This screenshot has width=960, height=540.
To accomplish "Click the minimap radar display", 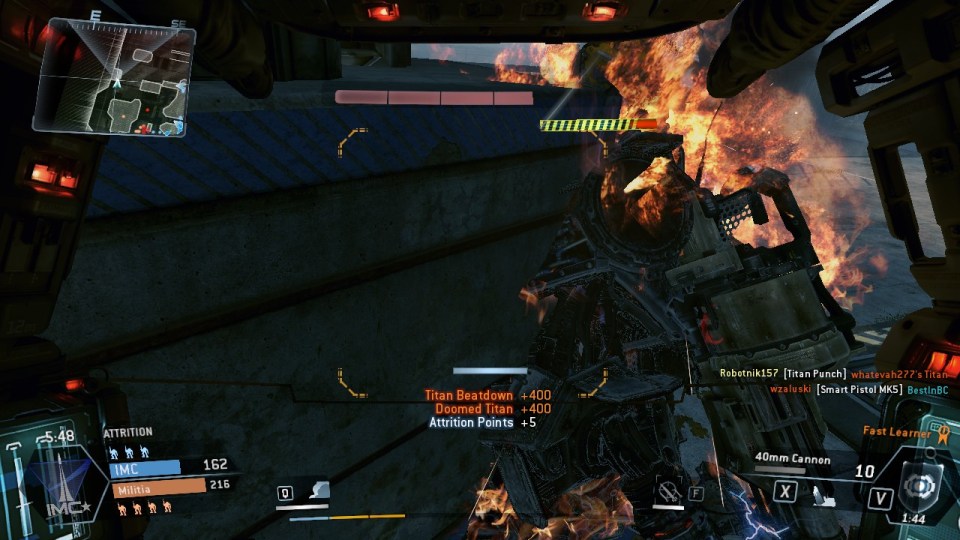I will point(114,80).
